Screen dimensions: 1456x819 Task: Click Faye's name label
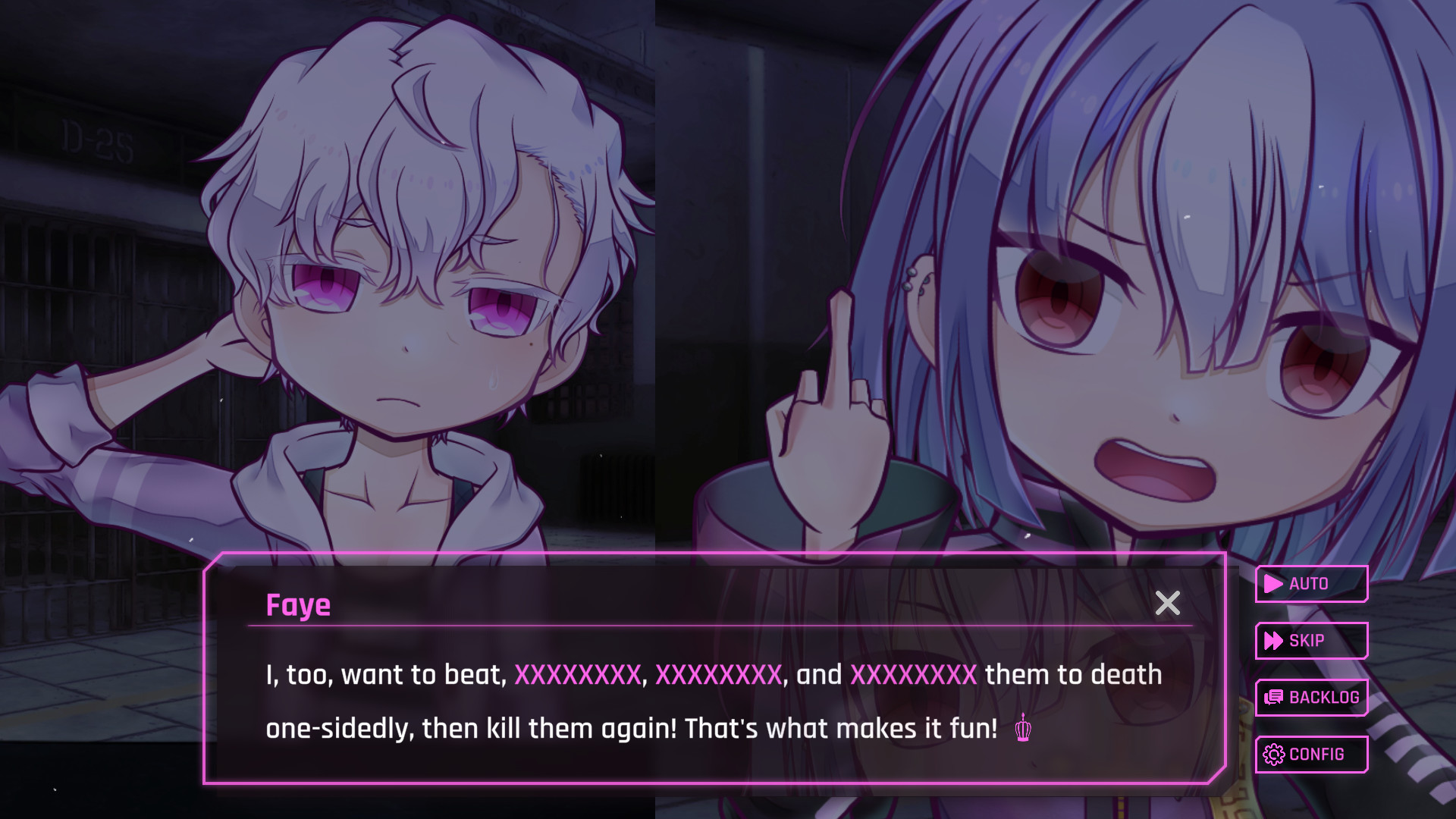[x=298, y=604]
